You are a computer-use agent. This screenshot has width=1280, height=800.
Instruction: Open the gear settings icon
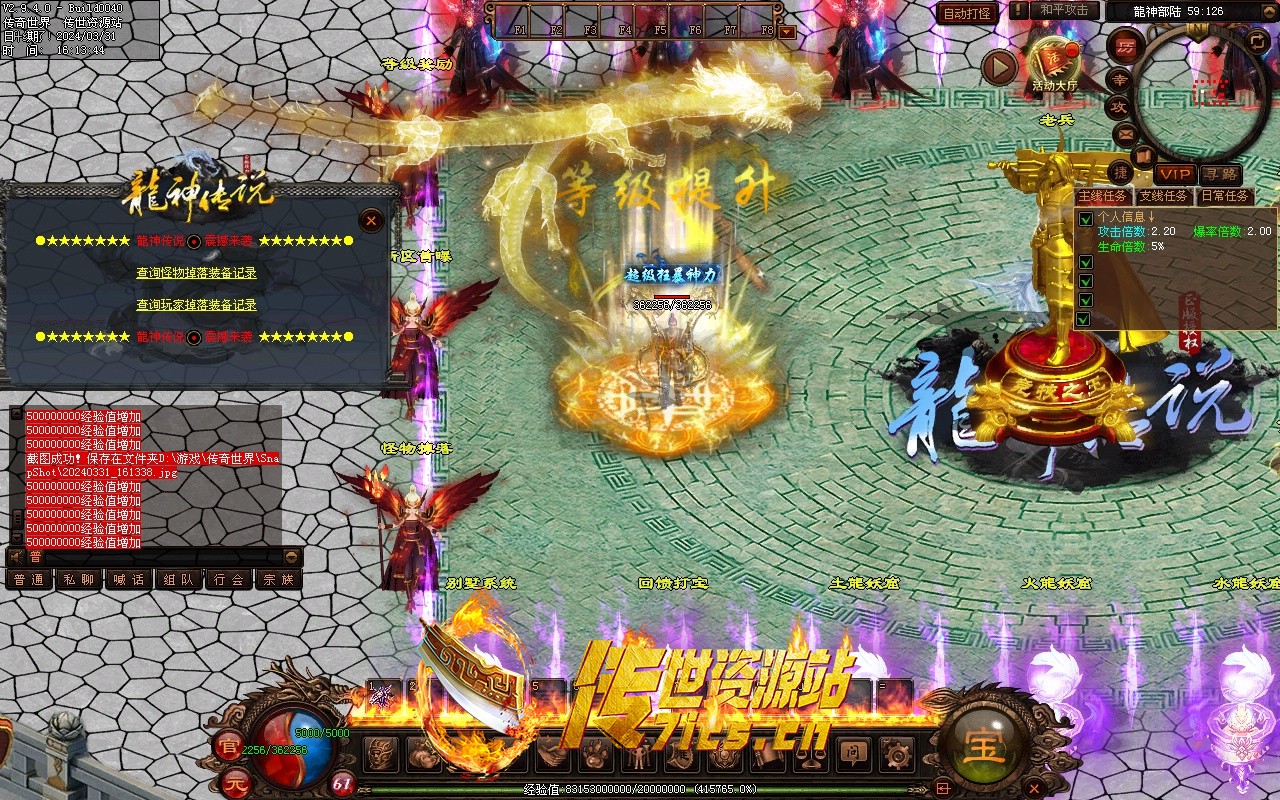click(897, 754)
